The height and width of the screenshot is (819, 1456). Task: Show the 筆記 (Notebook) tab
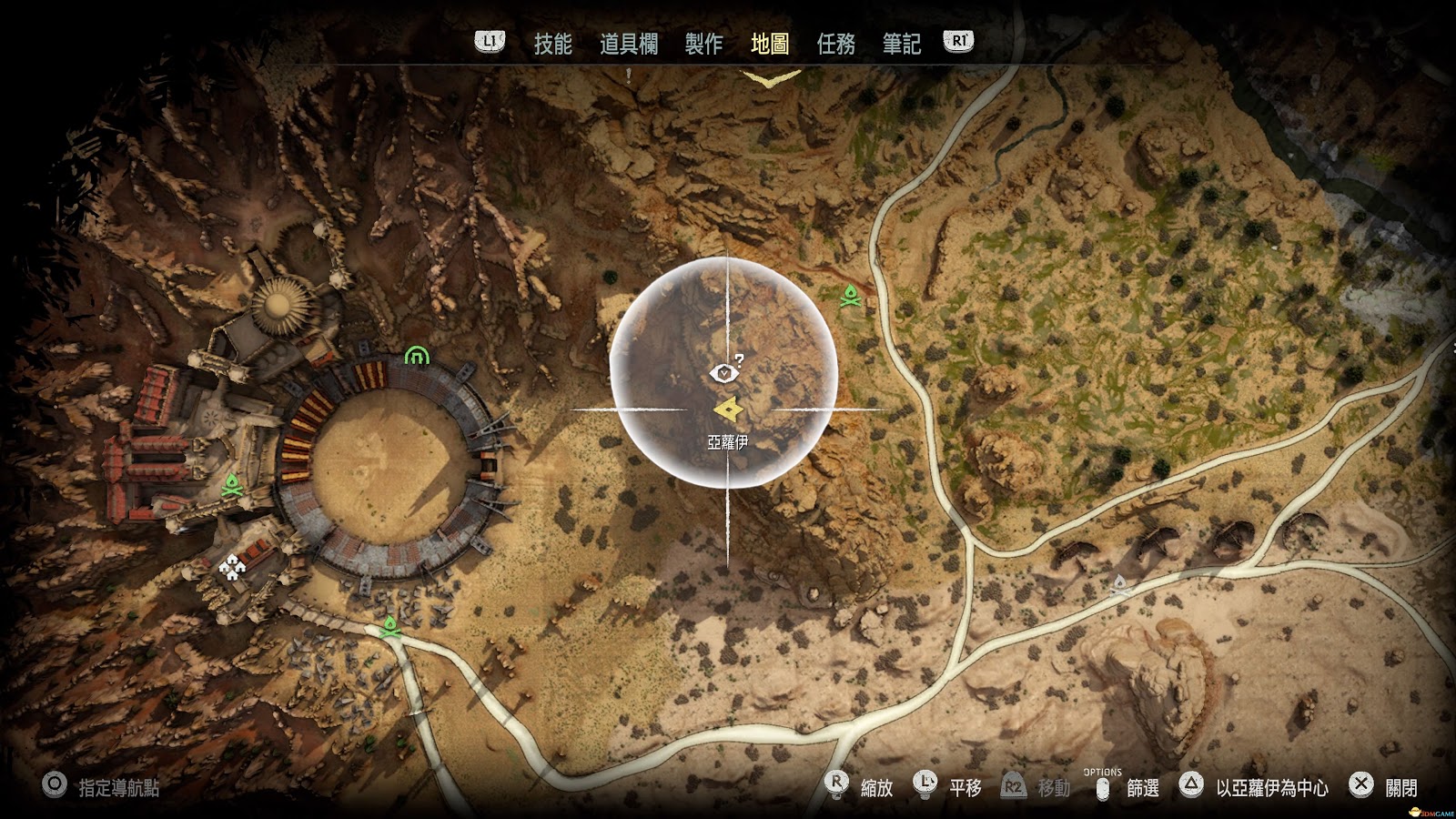point(901,44)
